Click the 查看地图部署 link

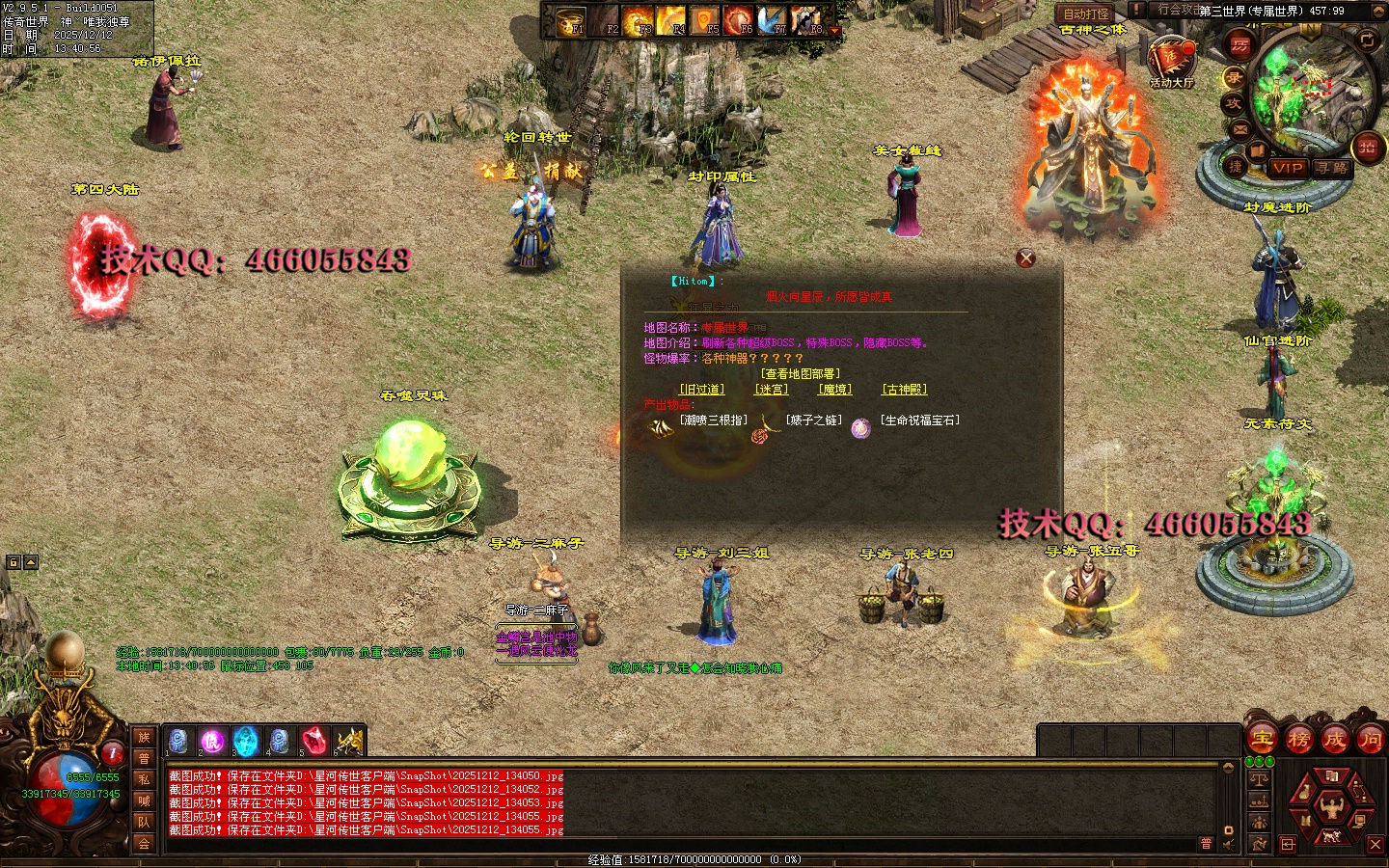(801, 374)
